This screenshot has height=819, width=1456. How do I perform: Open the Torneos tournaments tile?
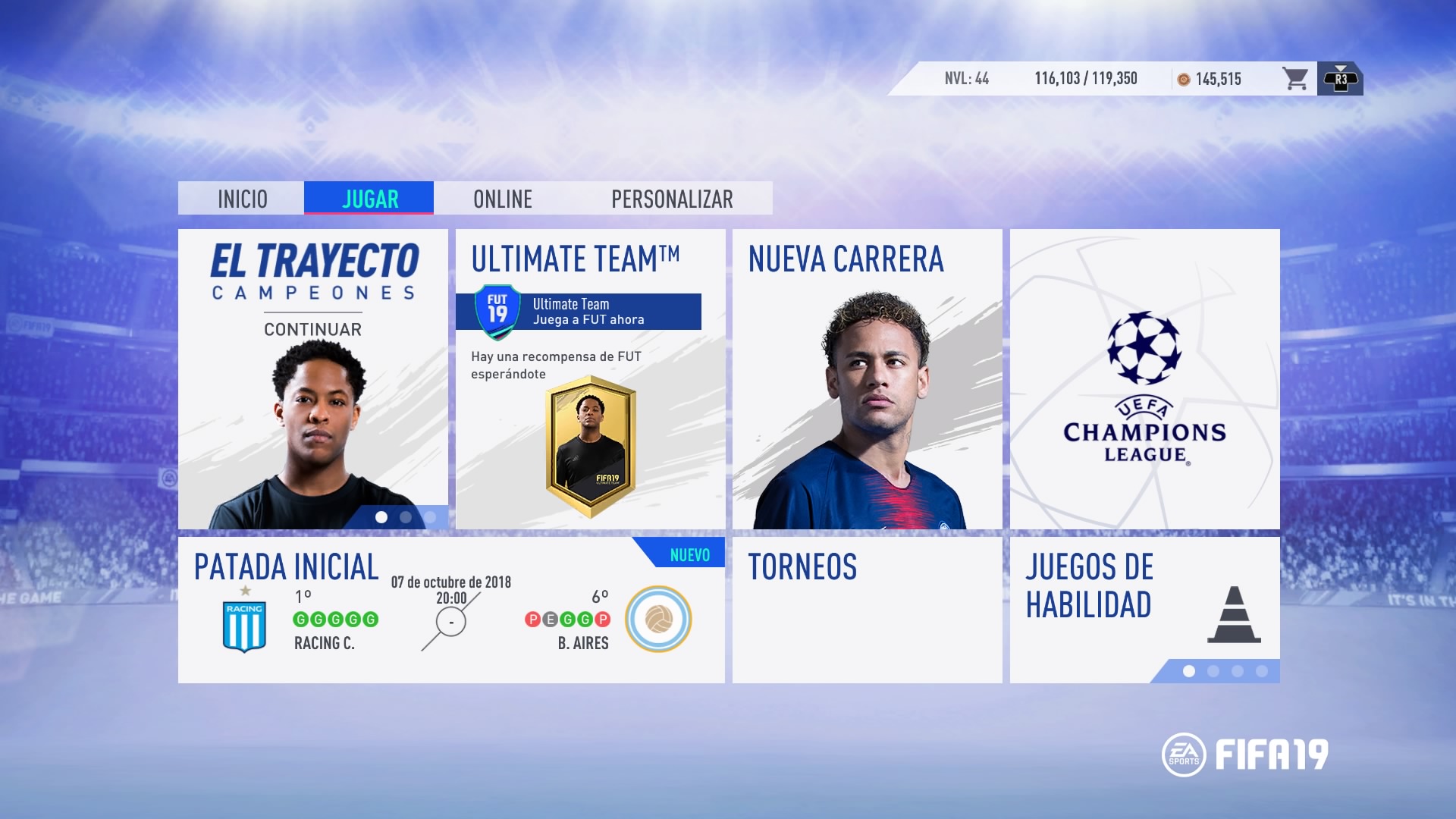[867, 610]
